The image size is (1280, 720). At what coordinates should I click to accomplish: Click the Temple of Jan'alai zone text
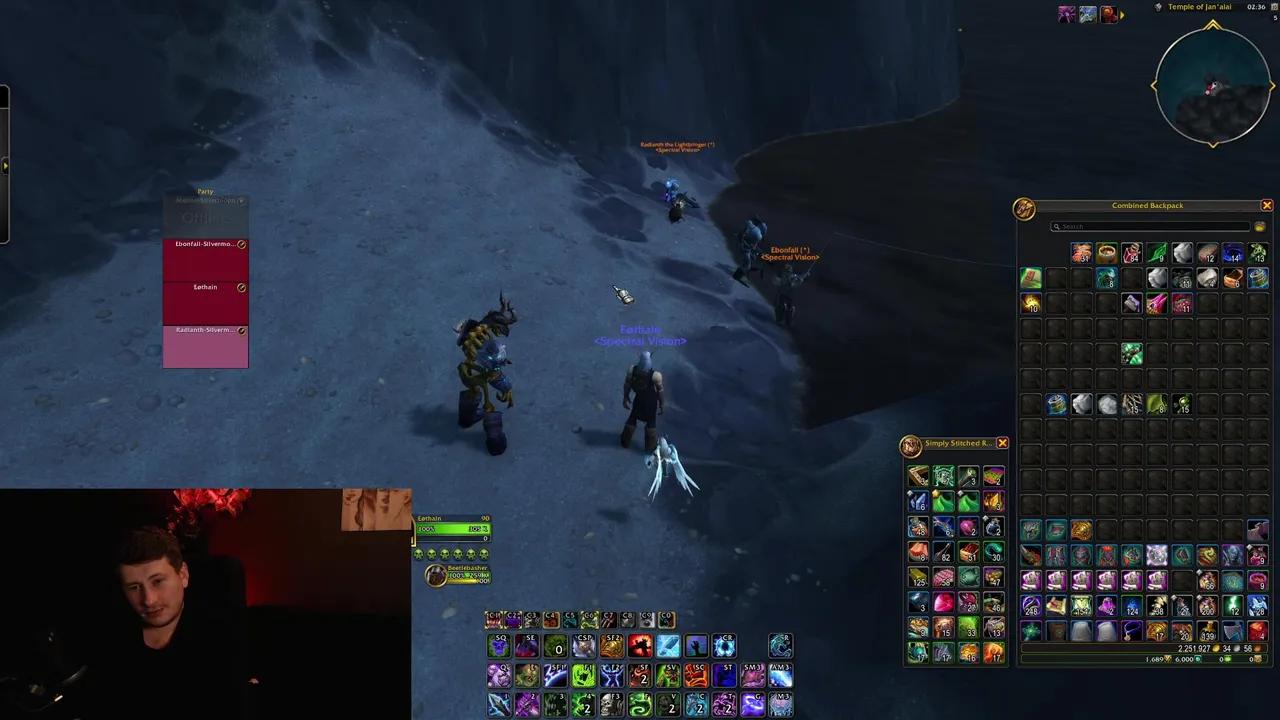tap(1199, 7)
